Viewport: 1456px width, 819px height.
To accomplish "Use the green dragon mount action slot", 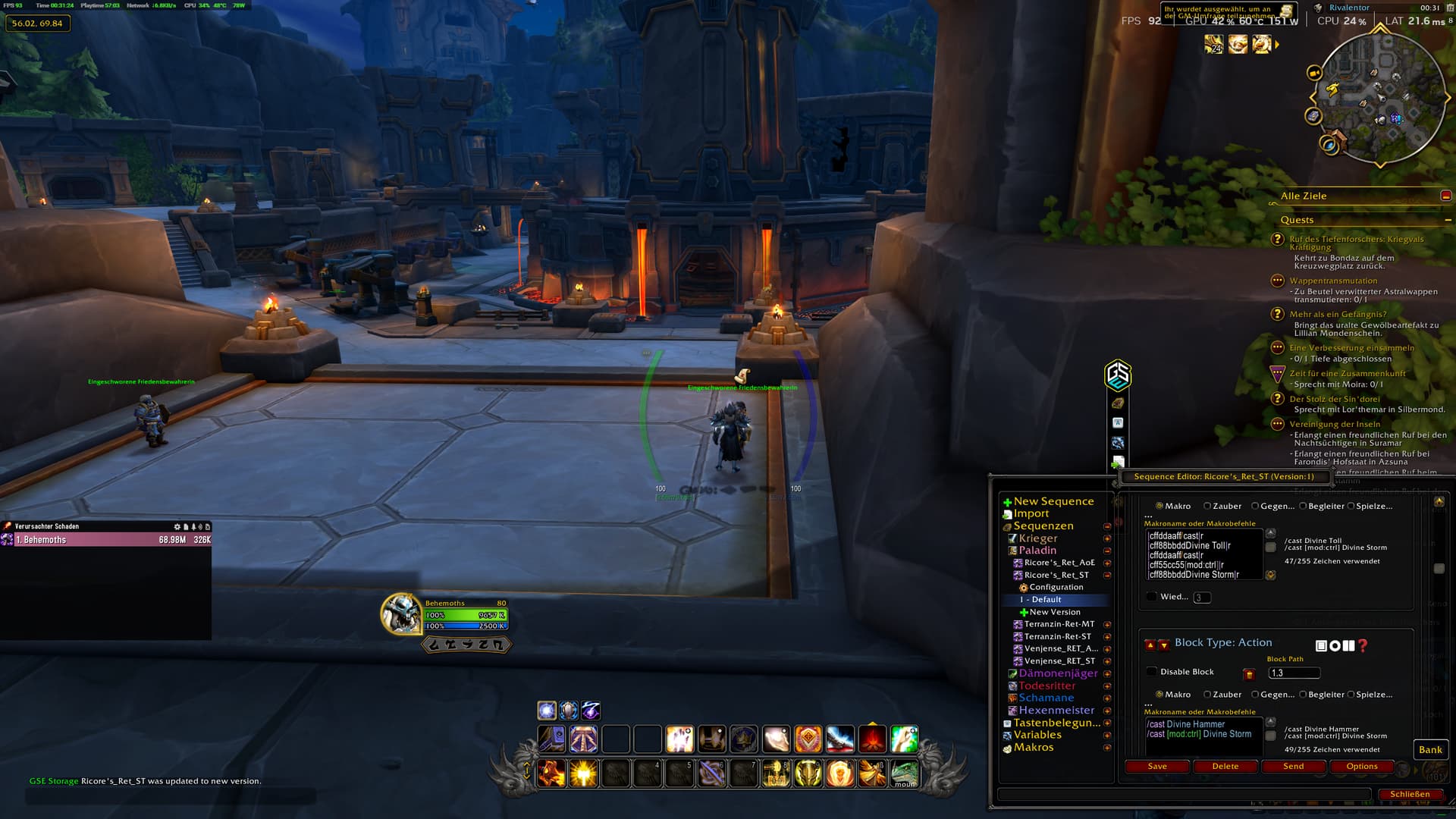I will [904, 773].
